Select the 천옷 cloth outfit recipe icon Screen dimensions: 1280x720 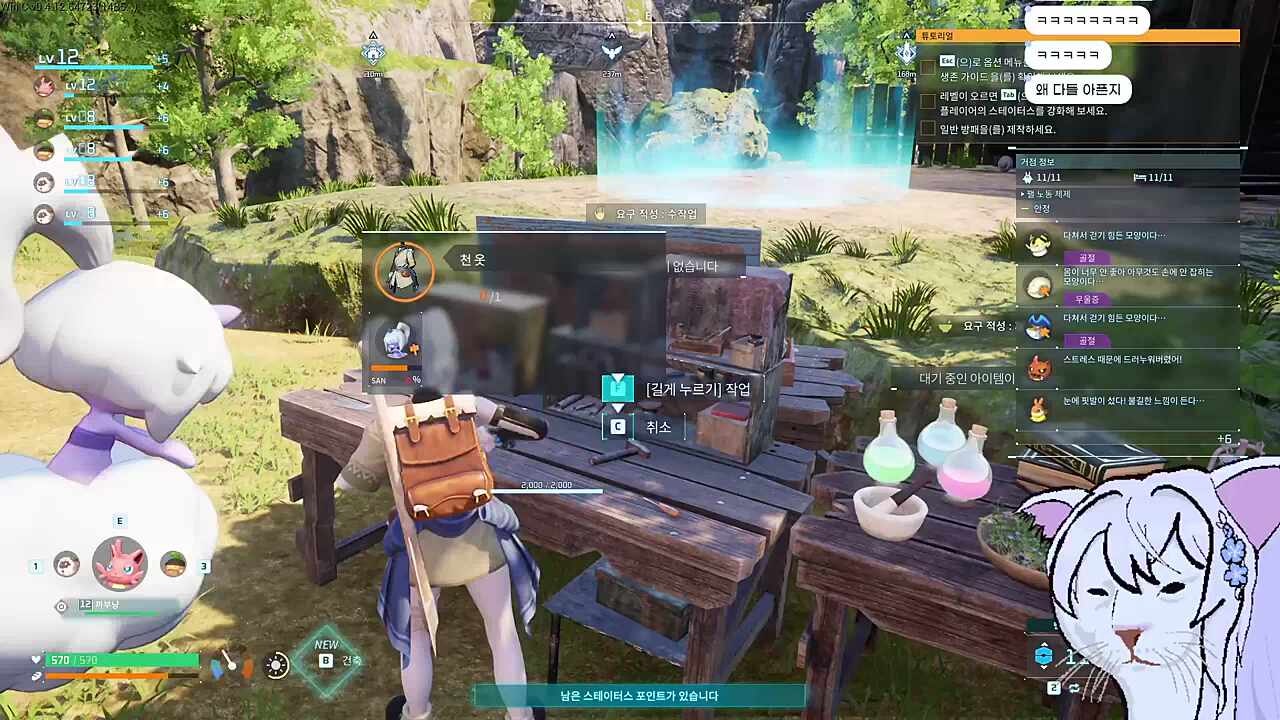404,270
